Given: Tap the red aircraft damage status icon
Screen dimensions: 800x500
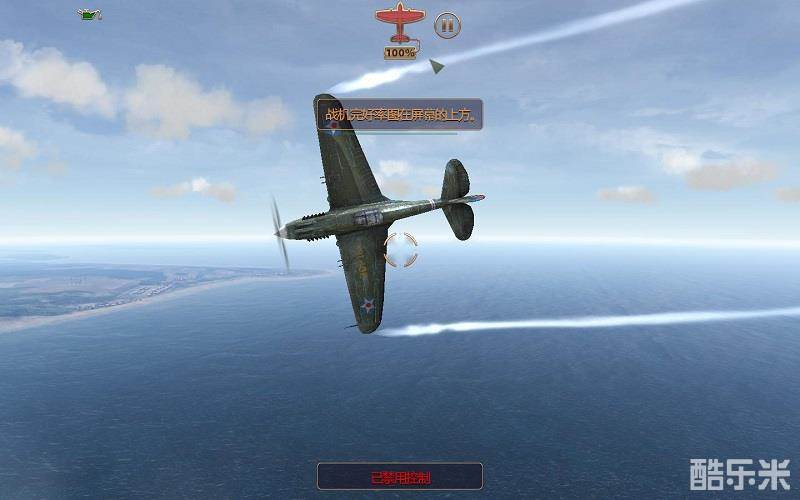Looking at the screenshot, I should tap(399, 22).
